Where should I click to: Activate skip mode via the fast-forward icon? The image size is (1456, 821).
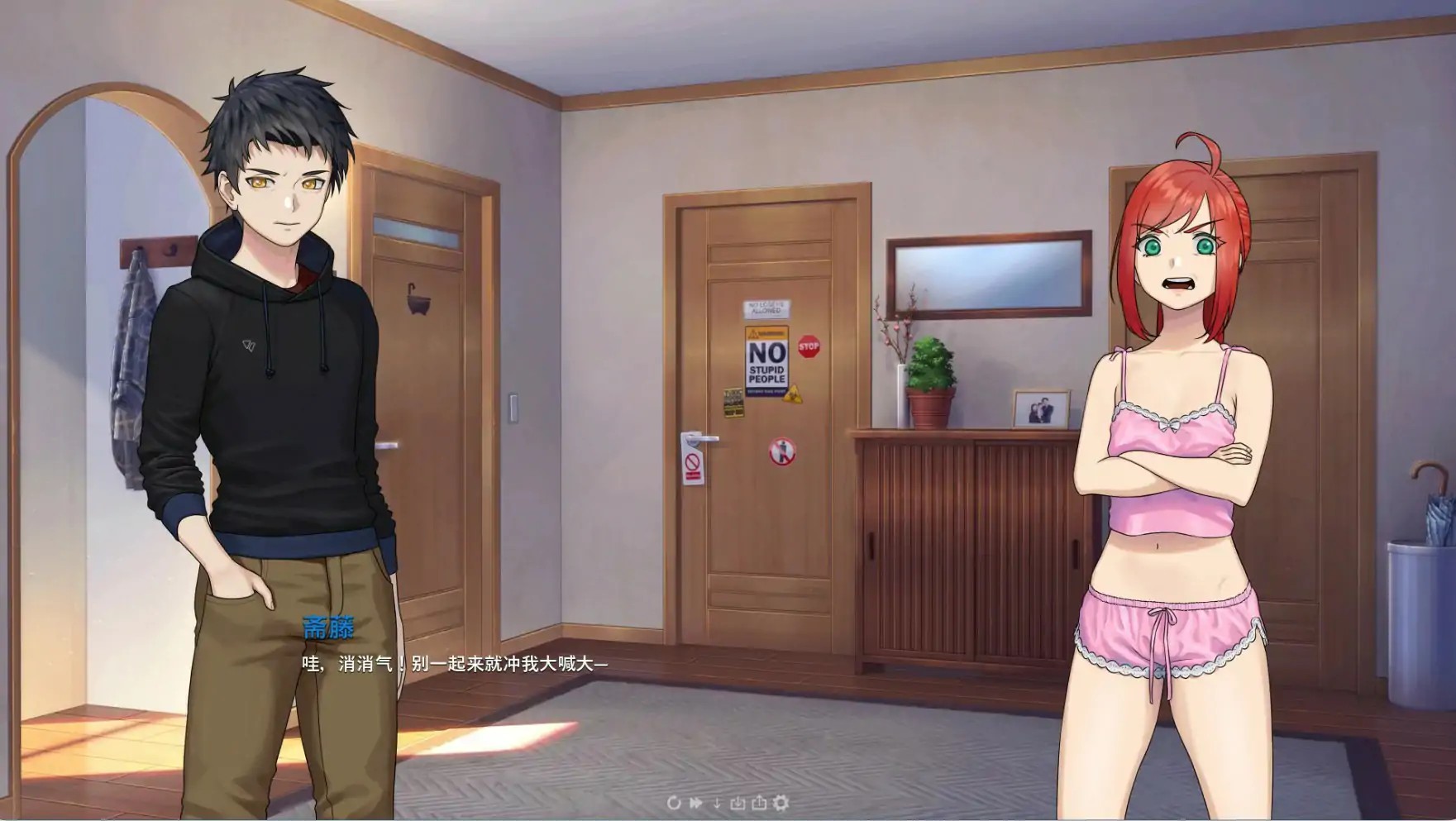click(x=695, y=803)
